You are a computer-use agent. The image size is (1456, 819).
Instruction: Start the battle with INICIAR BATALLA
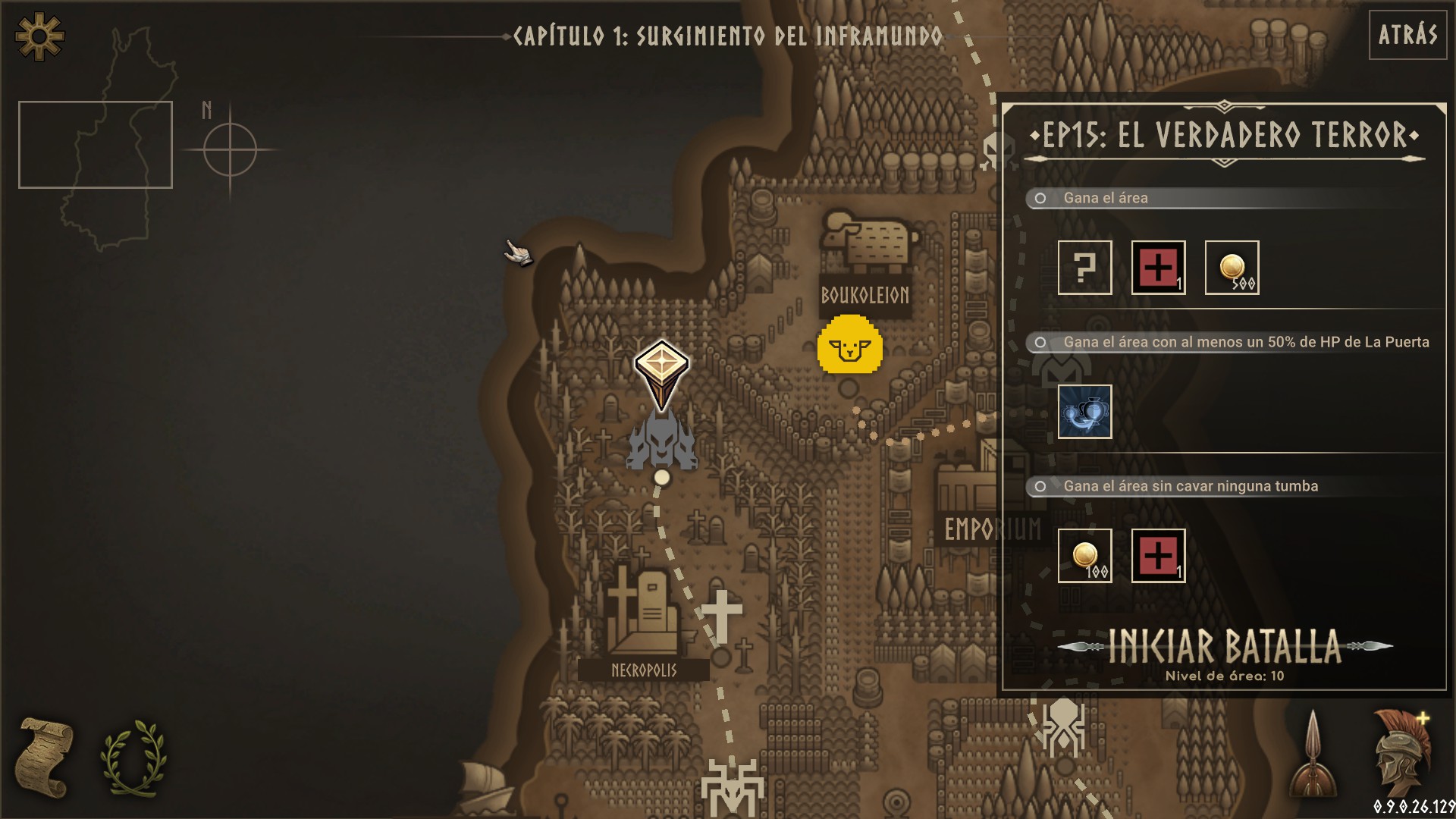(x=1224, y=648)
